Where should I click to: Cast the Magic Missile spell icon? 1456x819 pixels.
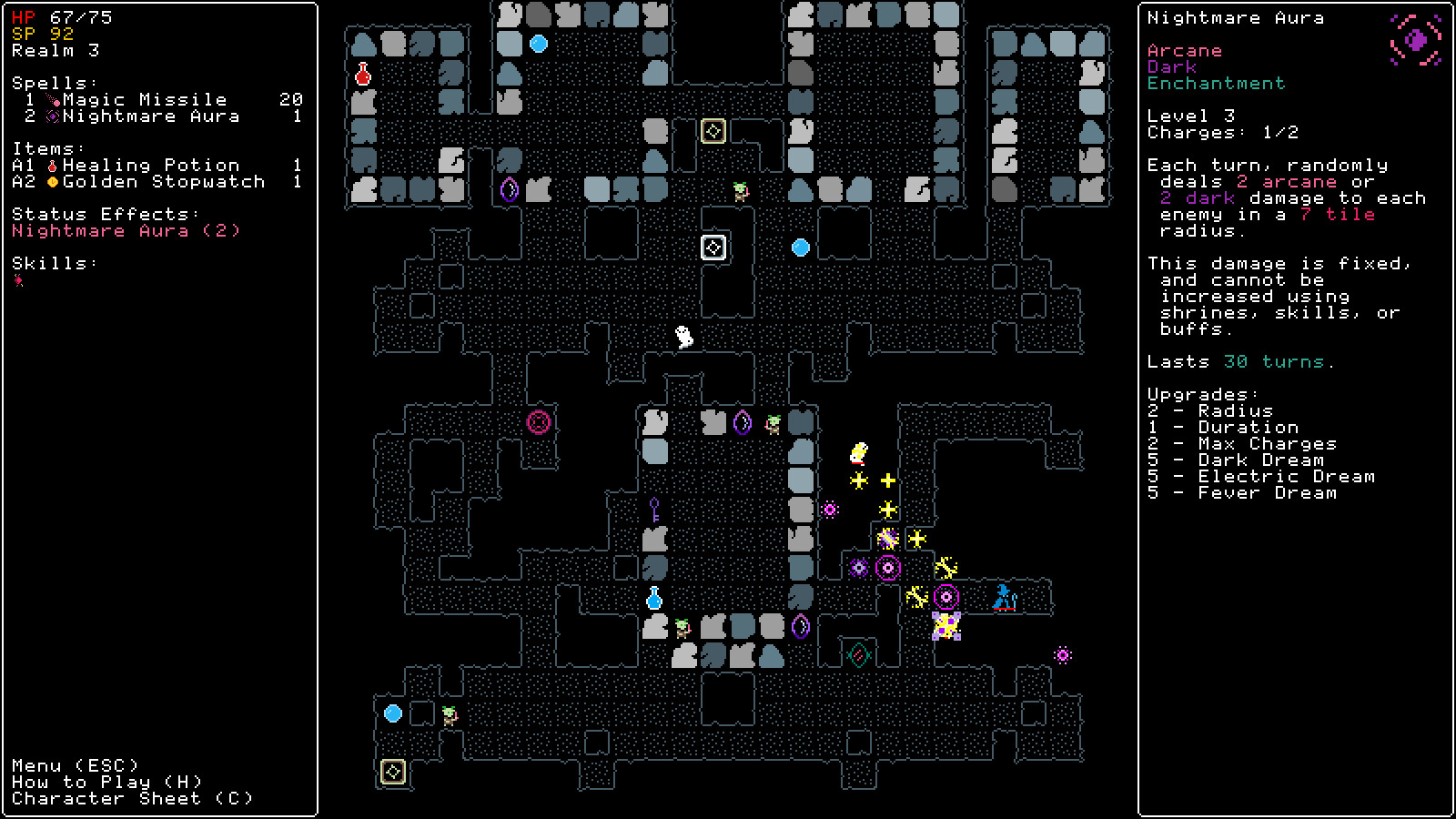tap(54, 98)
